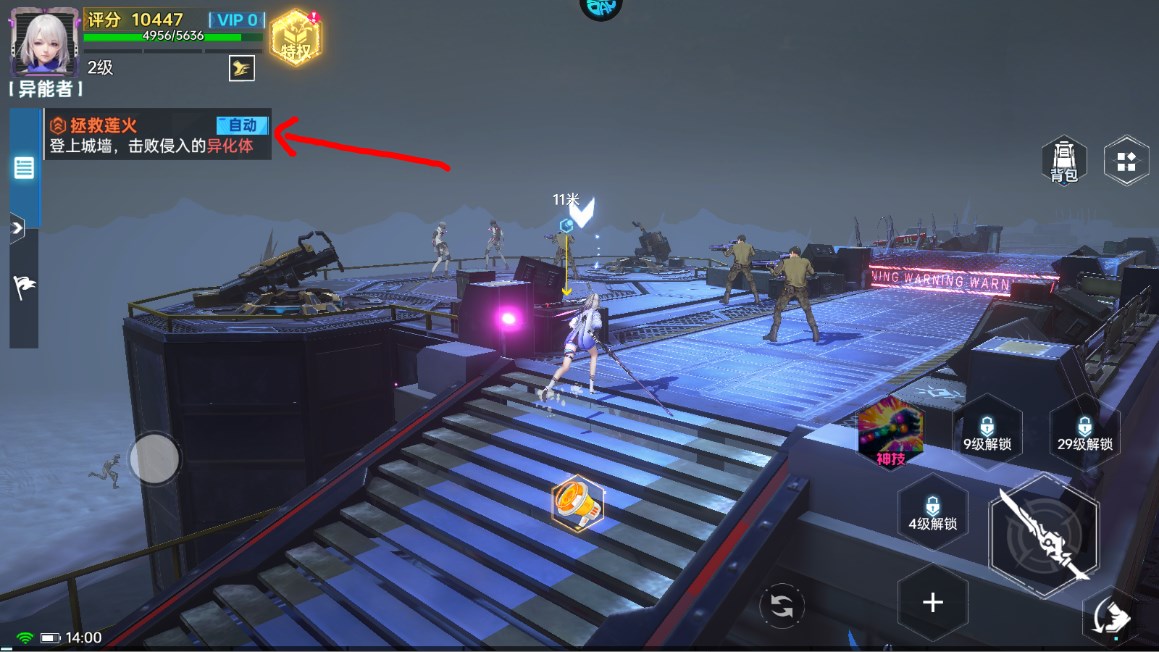Tap the 4级解锁 locked skill slot
1159x652 pixels.
point(932,511)
